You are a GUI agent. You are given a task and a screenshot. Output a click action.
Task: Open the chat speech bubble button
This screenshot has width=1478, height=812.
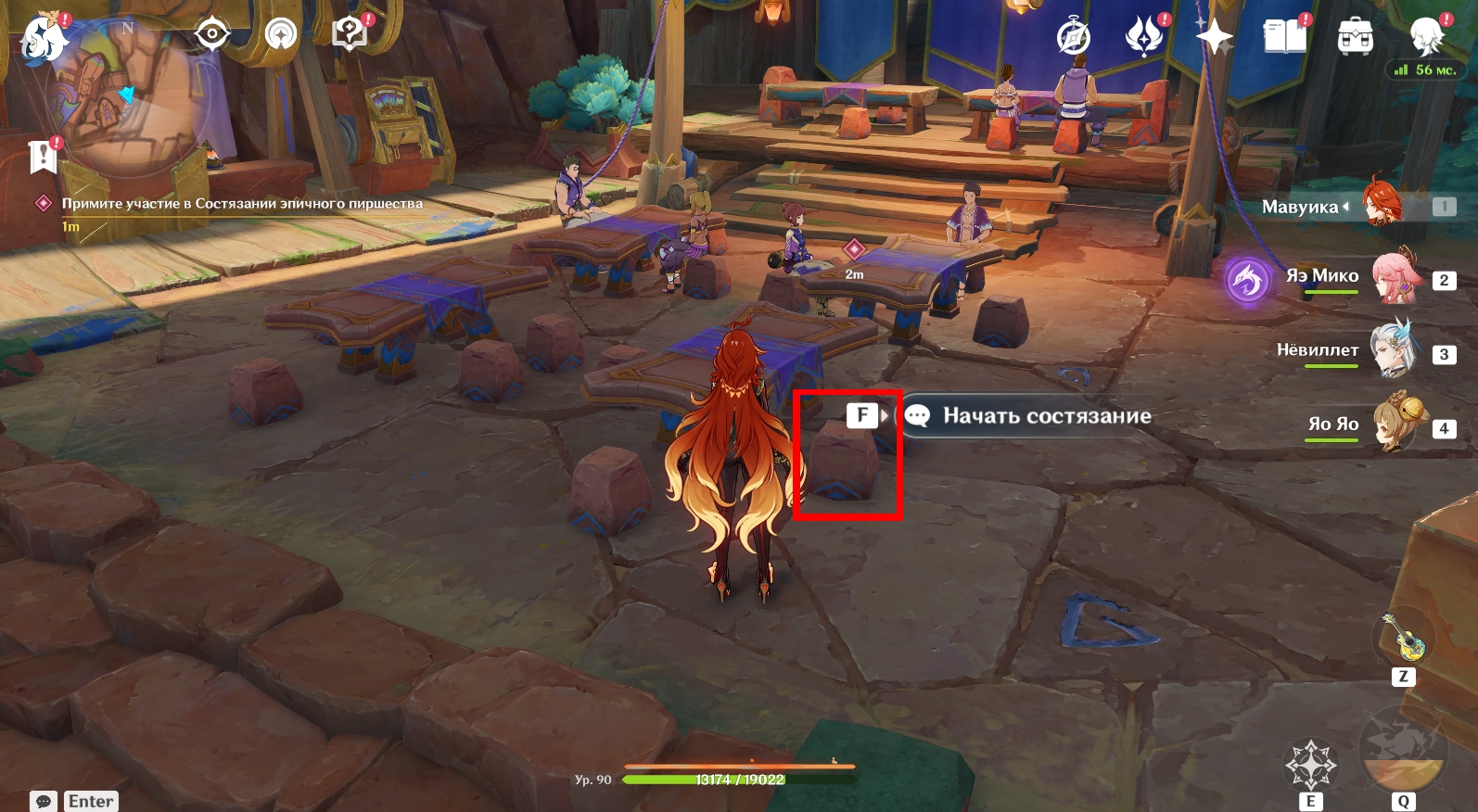[43, 801]
